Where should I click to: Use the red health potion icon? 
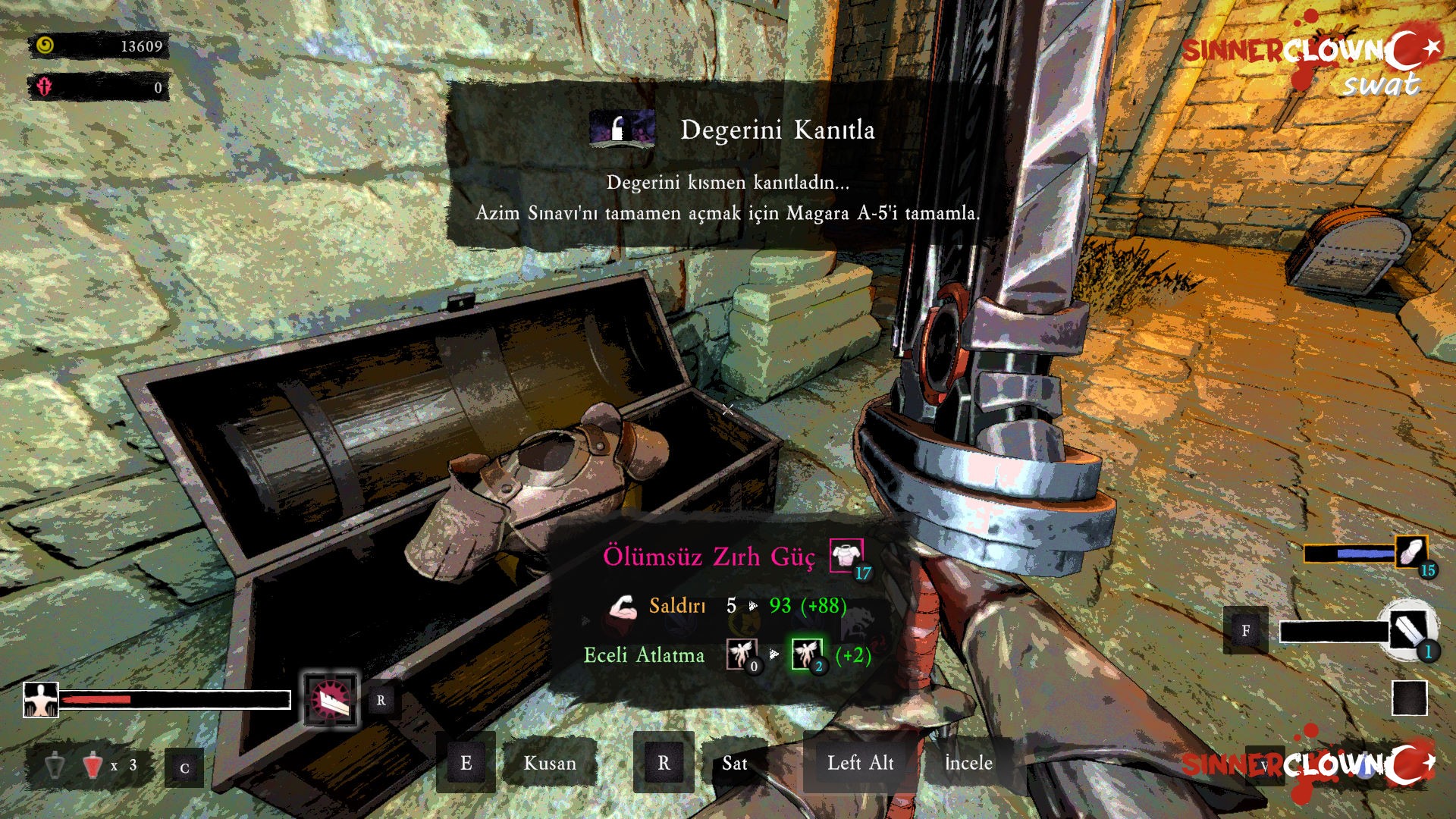point(93,766)
